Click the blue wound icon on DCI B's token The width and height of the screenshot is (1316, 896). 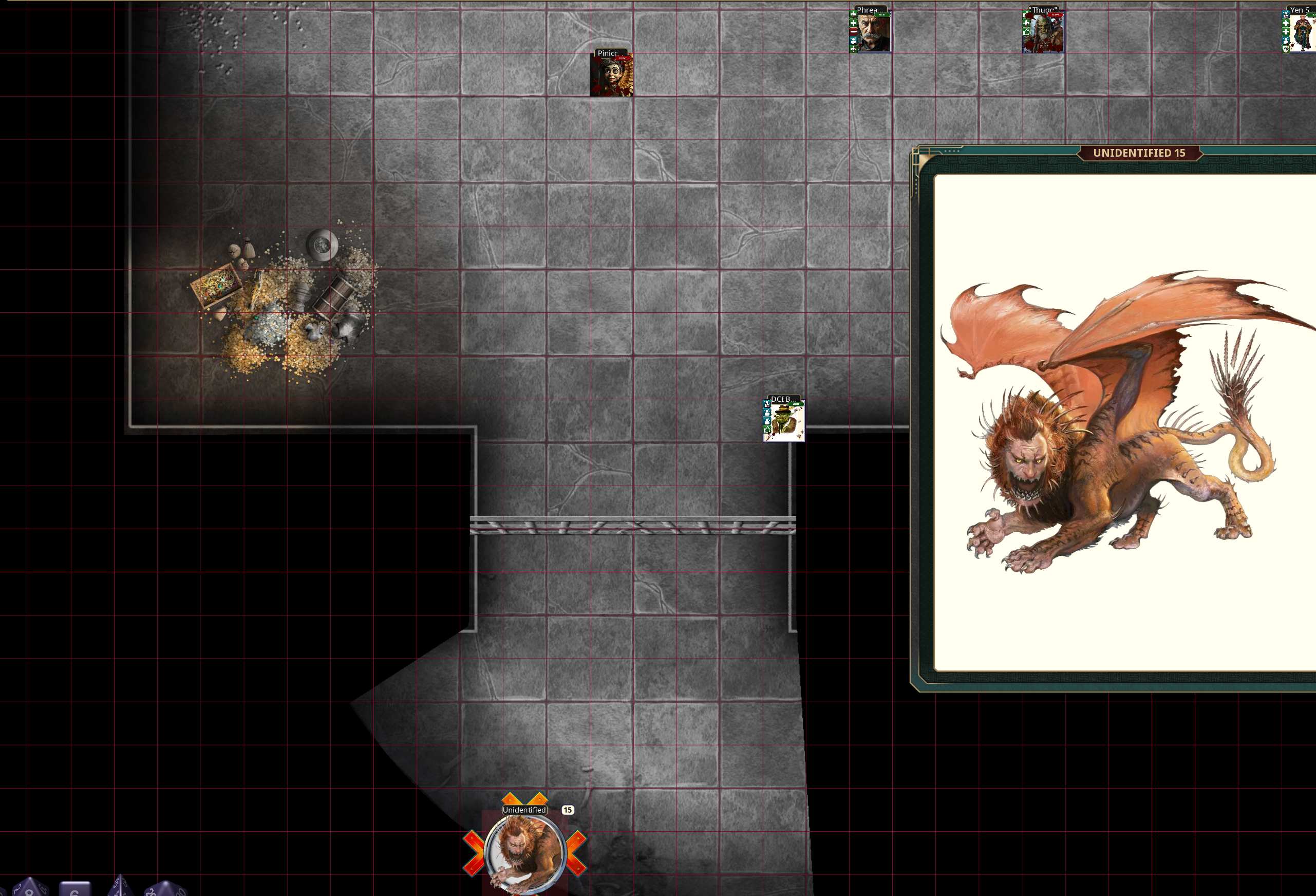coord(767,404)
